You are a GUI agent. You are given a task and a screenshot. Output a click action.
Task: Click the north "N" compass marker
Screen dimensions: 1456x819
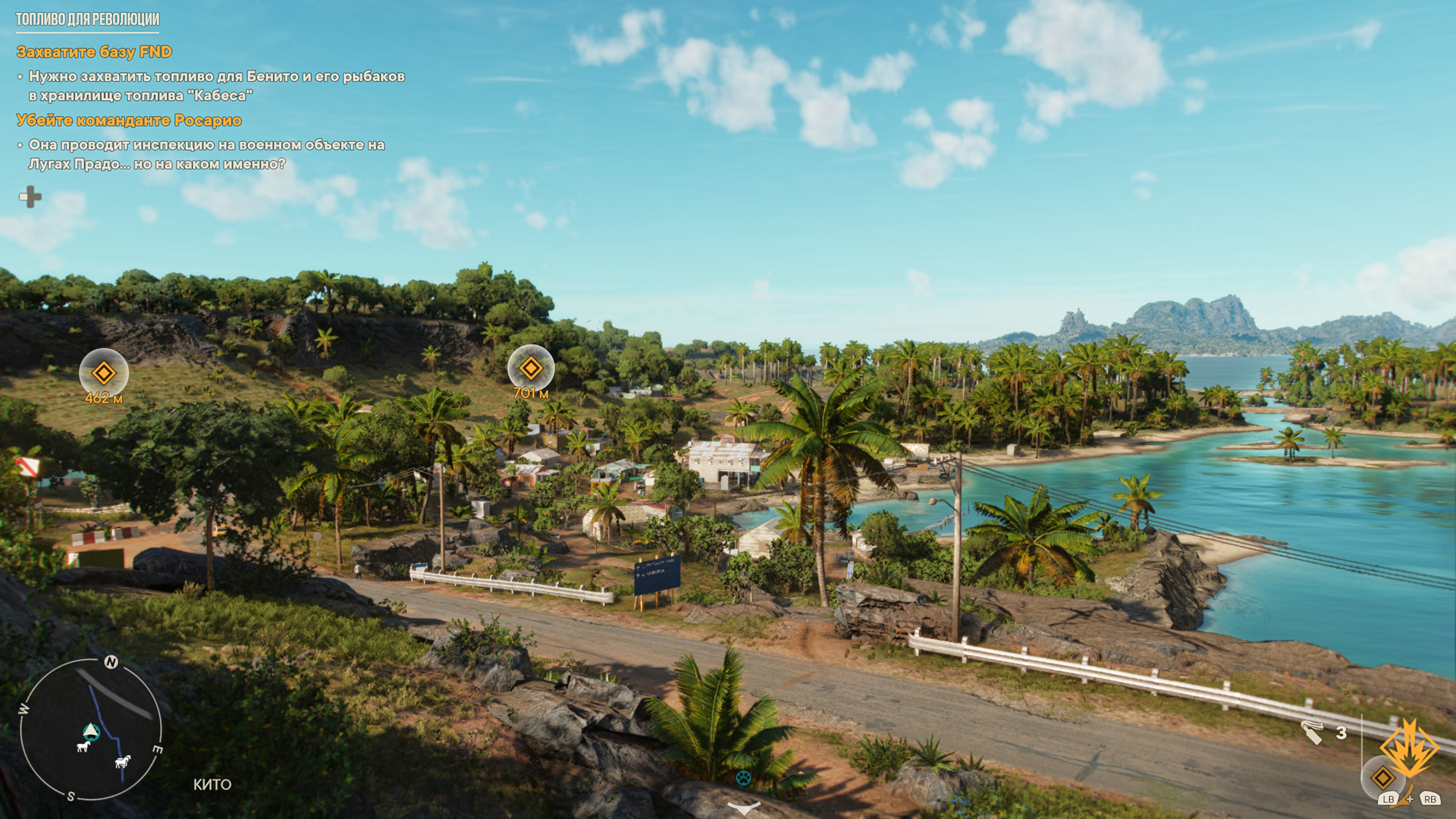click(111, 662)
